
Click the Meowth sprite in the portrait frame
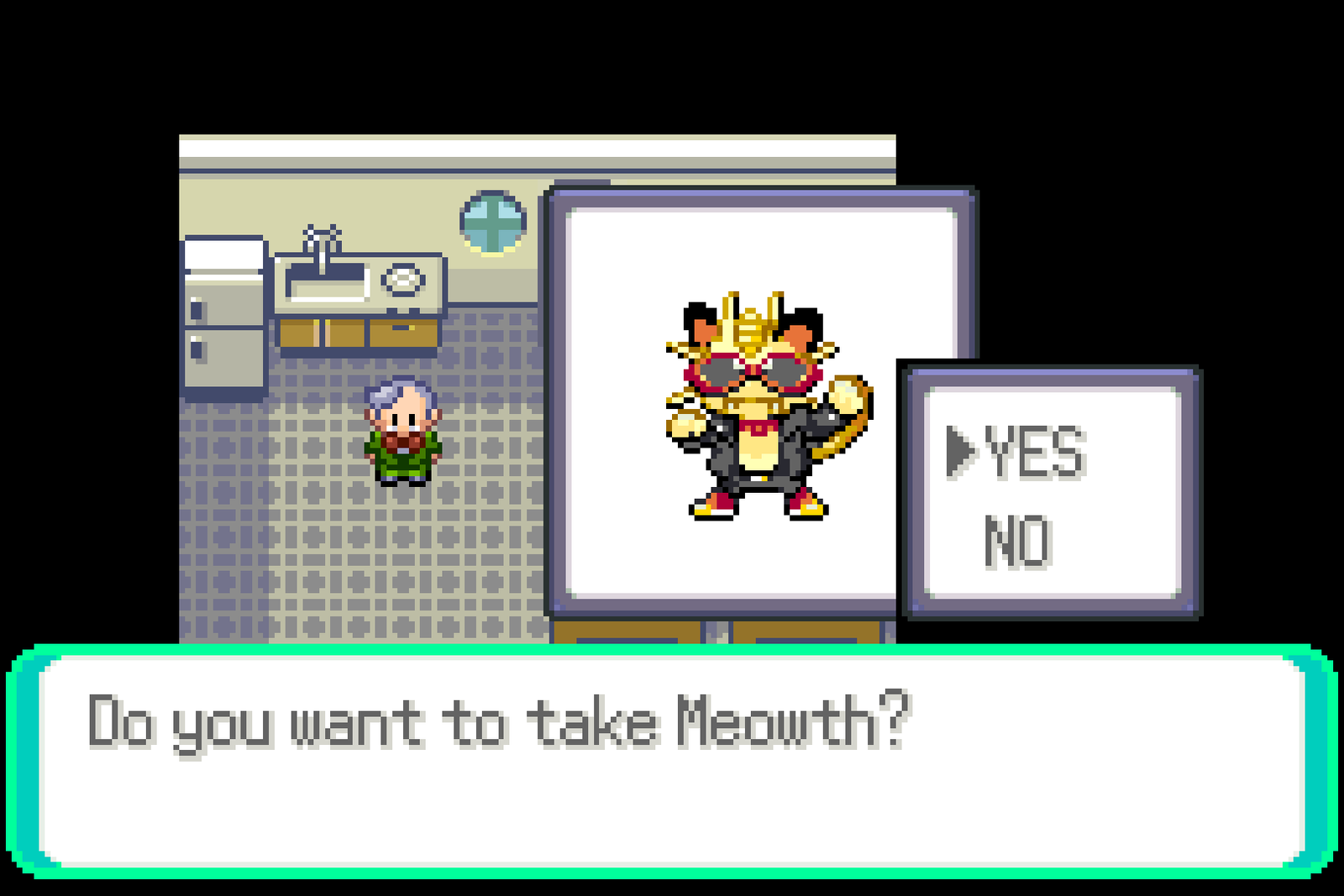756,403
